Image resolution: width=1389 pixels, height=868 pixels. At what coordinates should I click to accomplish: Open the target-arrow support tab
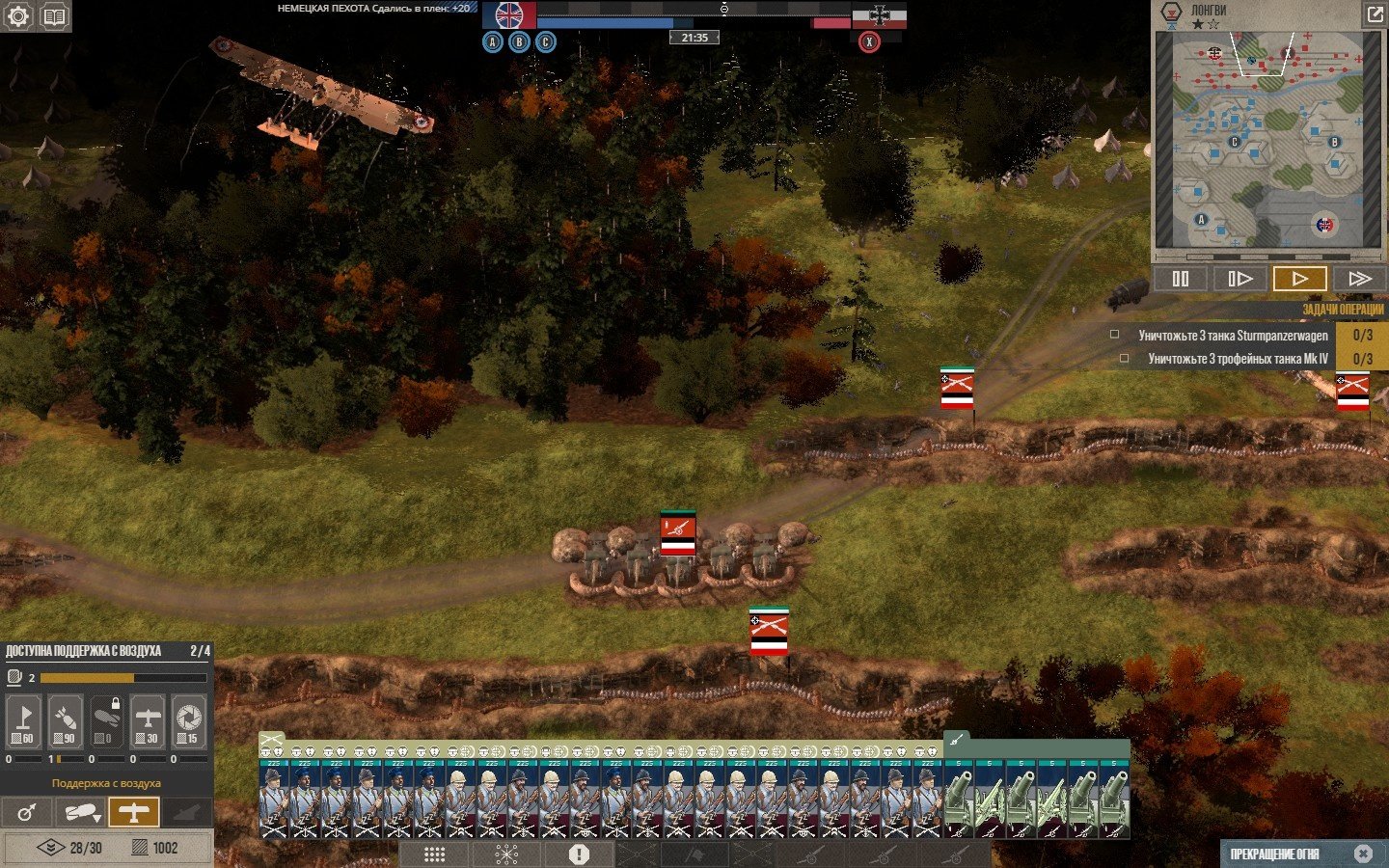point(27,812)
